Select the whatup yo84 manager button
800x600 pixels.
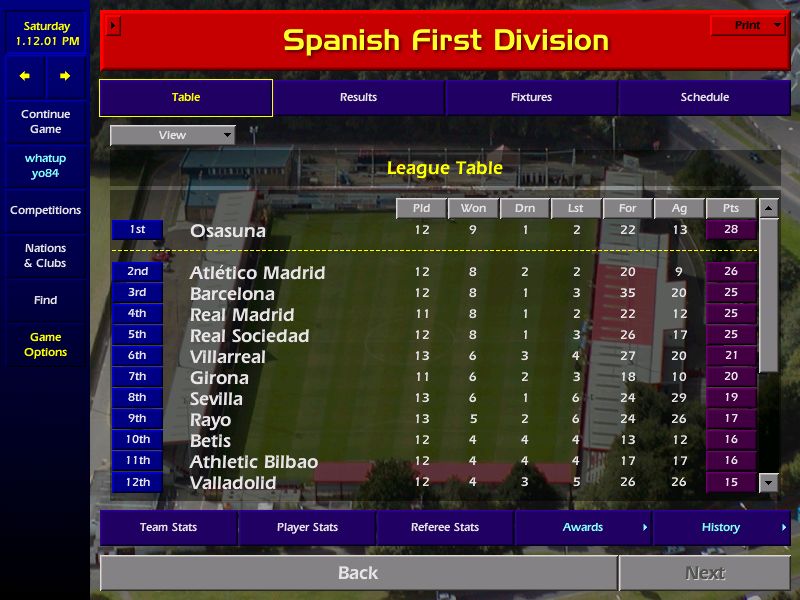pos(45,166)
